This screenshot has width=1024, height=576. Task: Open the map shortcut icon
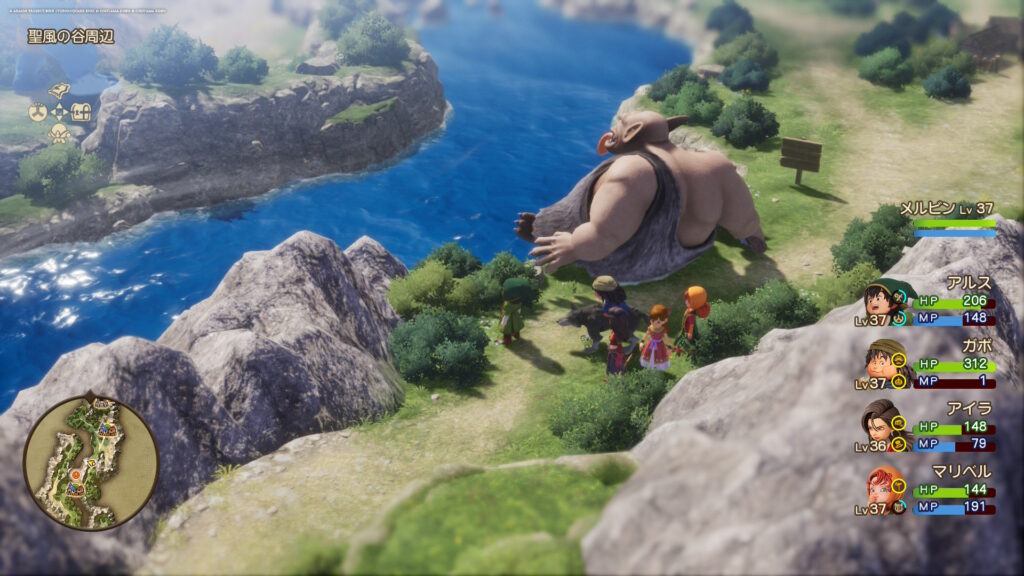59,91
